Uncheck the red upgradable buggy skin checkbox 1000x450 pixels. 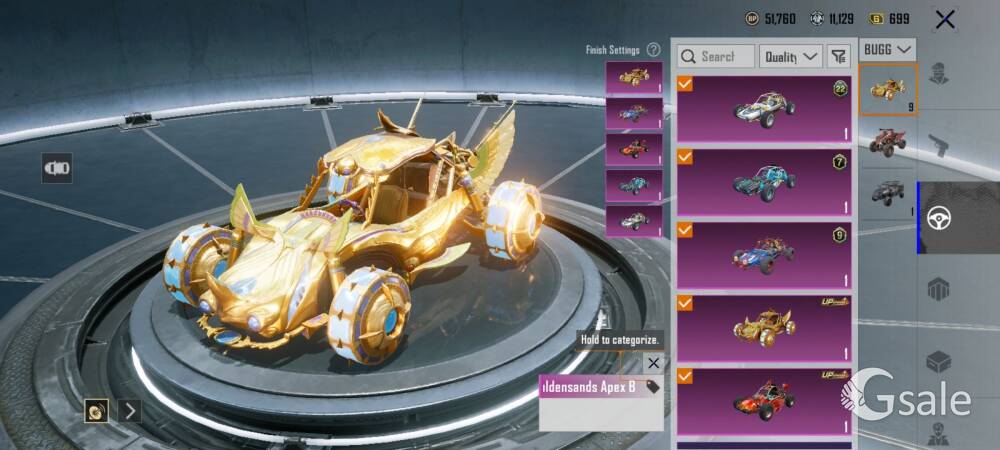pyautogui.click(x=685, y=376)
